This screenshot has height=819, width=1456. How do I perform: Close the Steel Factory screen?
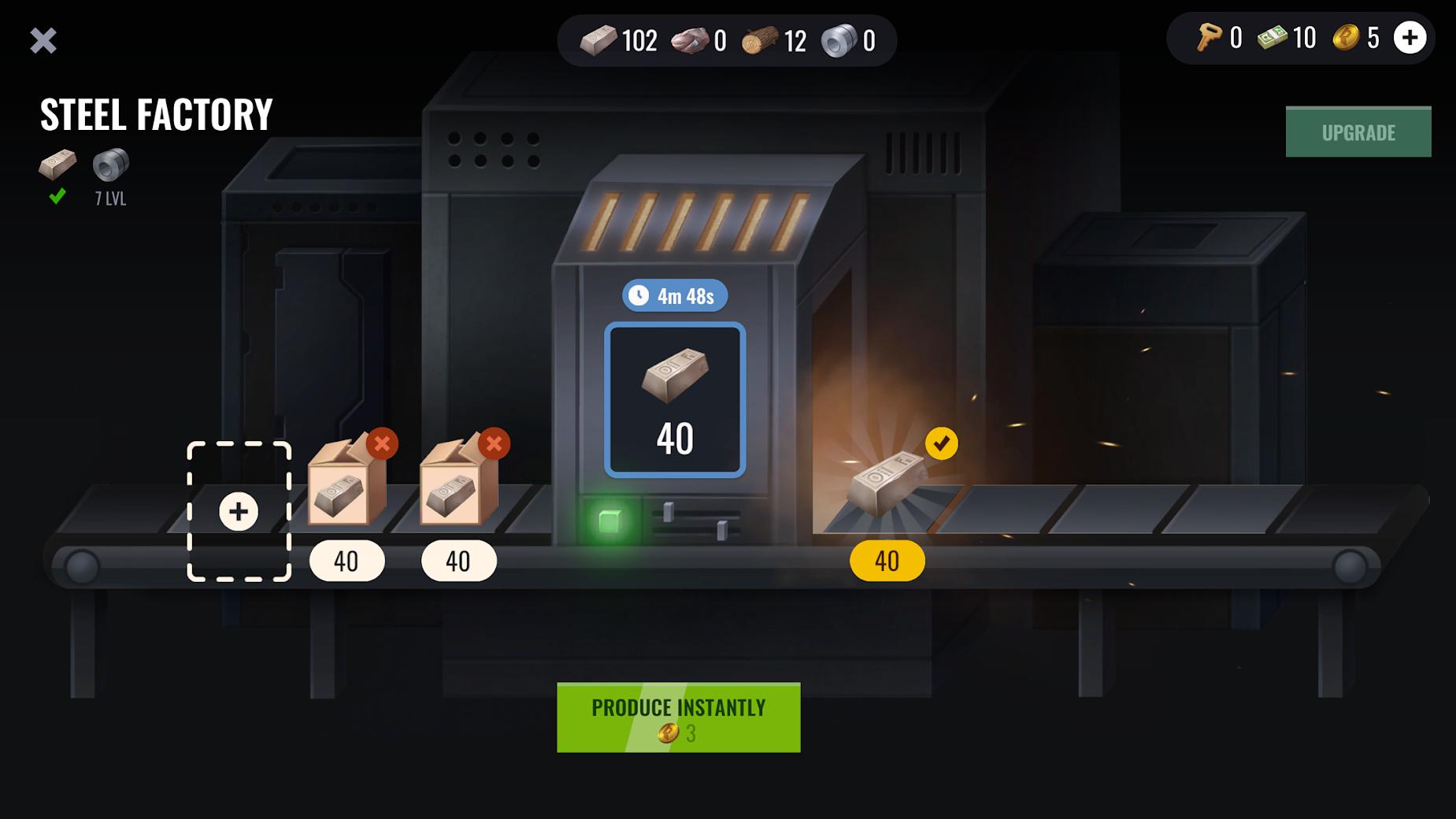43,41
